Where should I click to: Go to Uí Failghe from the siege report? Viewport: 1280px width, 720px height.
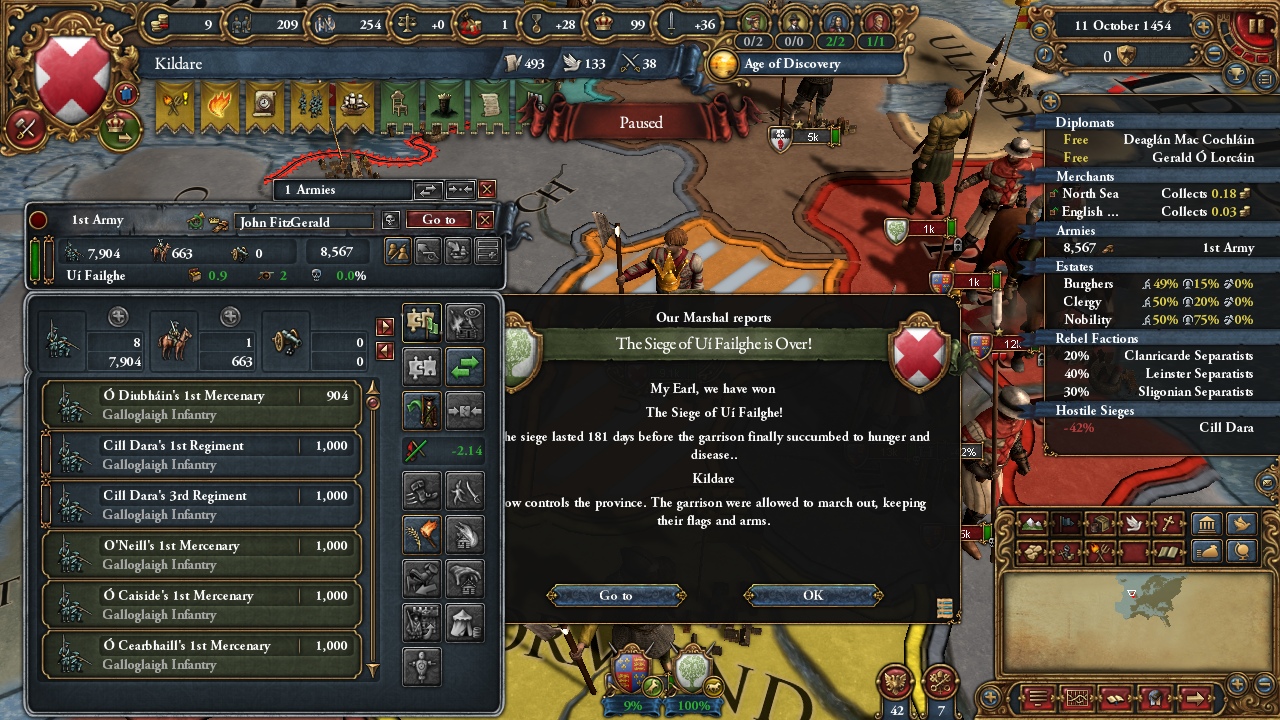coord(616,595)
